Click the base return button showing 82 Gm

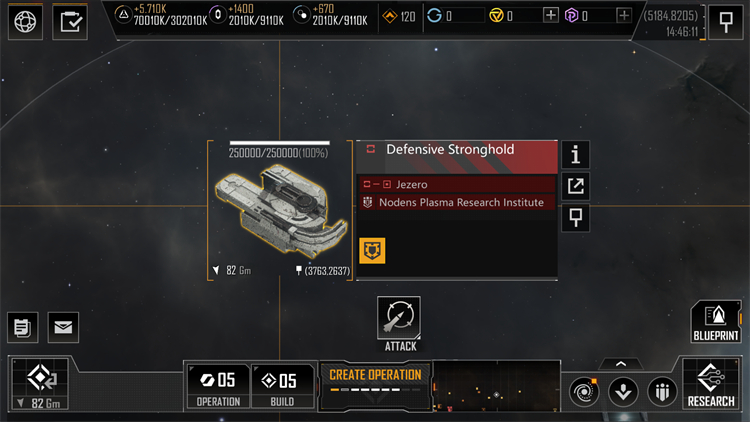(x=41, y=384)
